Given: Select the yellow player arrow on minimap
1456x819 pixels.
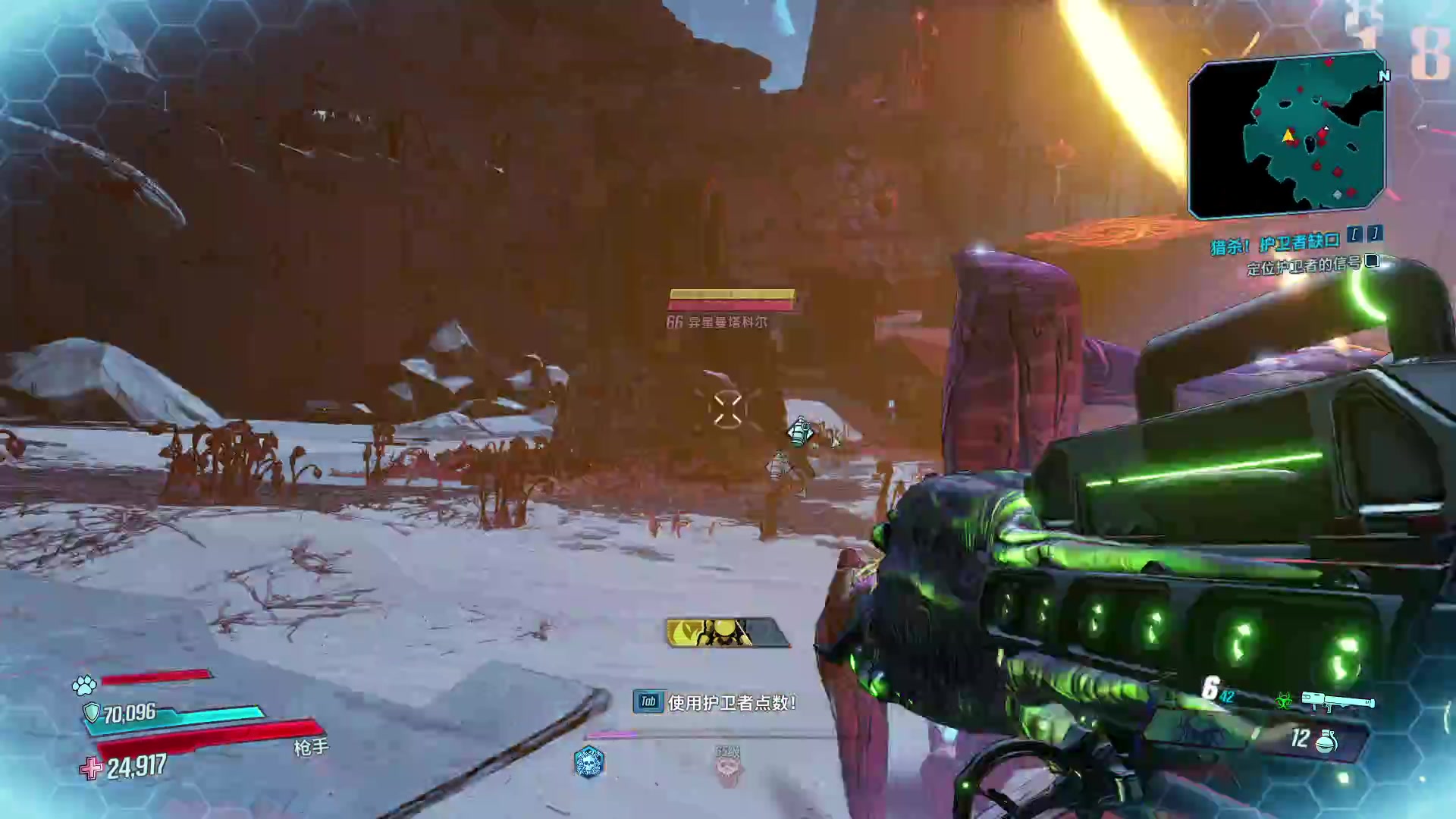Looking at the screenshot, I should (1288, 136).
